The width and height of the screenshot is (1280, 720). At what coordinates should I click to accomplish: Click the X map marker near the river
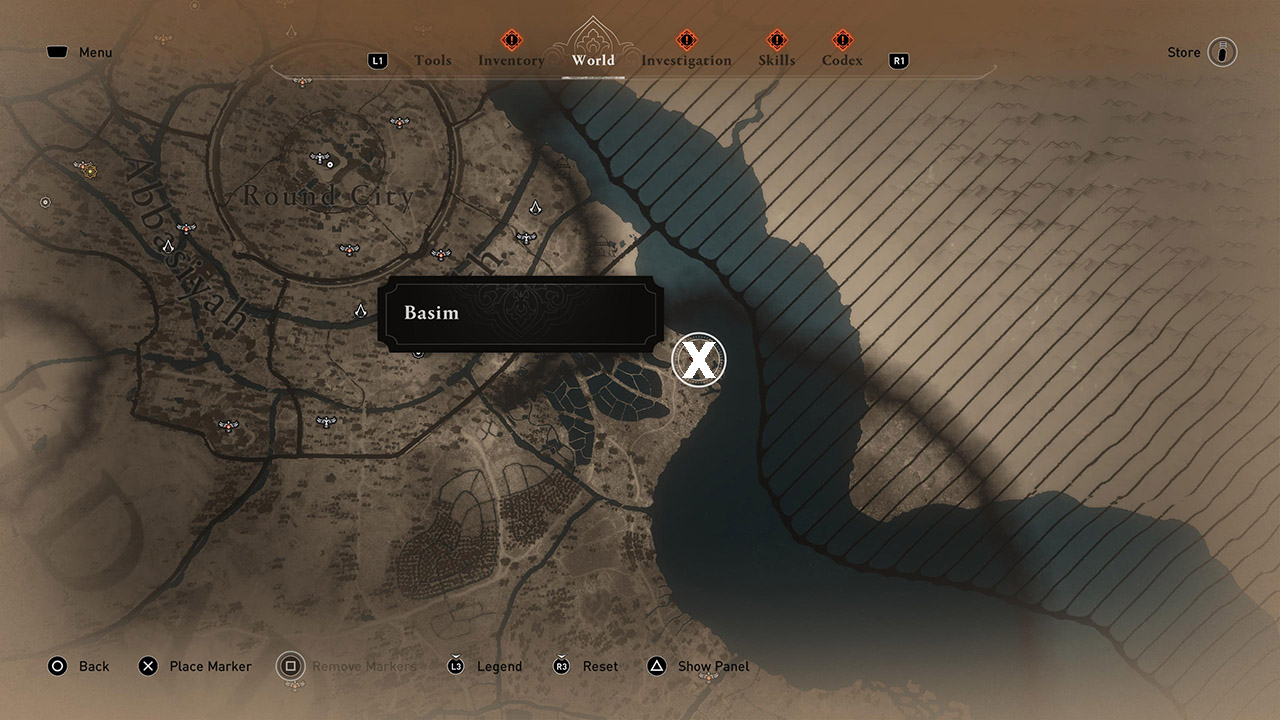click(700, 360)
